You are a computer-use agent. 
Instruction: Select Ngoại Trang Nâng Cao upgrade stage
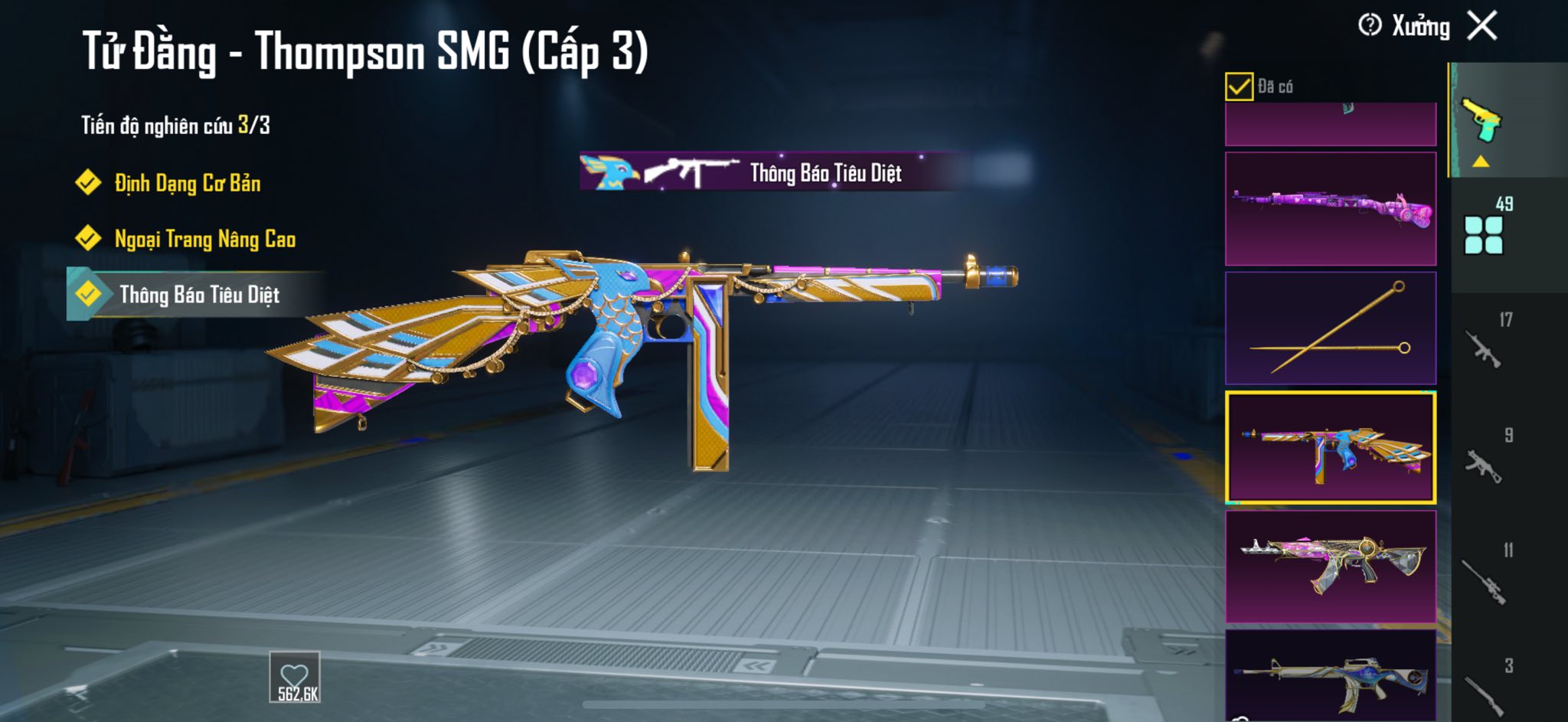[204, 239]
